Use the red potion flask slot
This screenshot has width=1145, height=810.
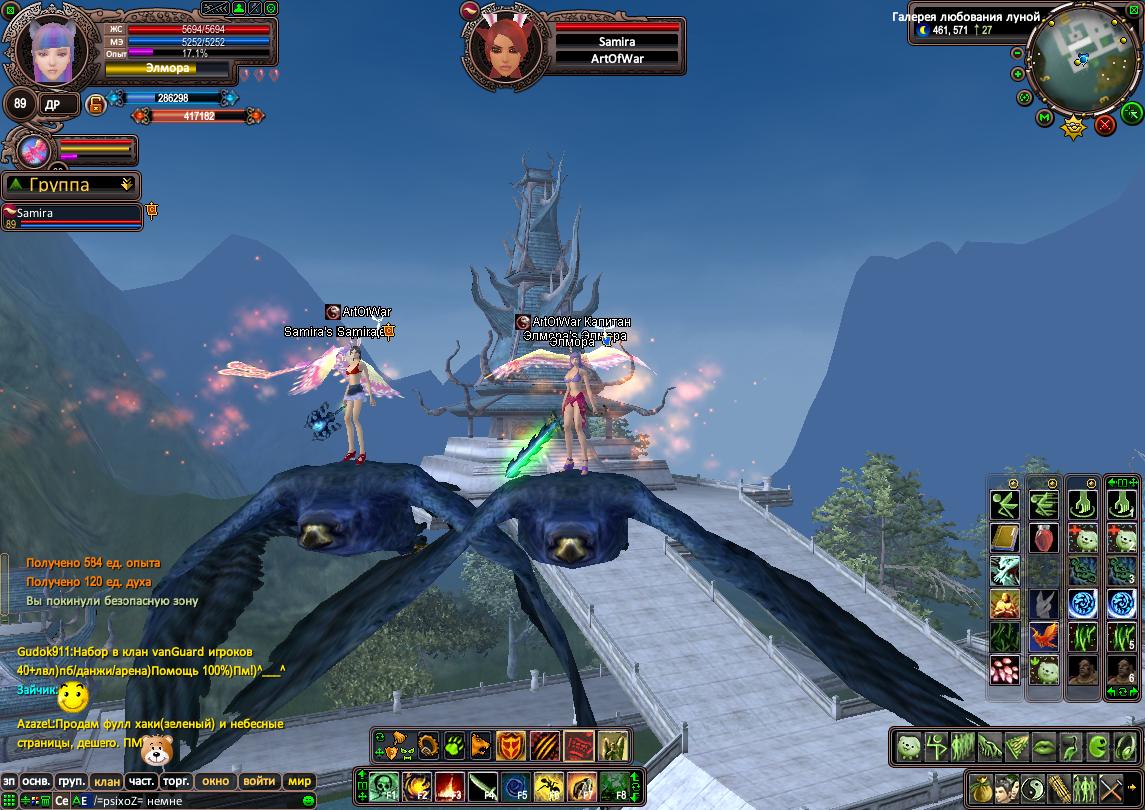coord(1044,537)
